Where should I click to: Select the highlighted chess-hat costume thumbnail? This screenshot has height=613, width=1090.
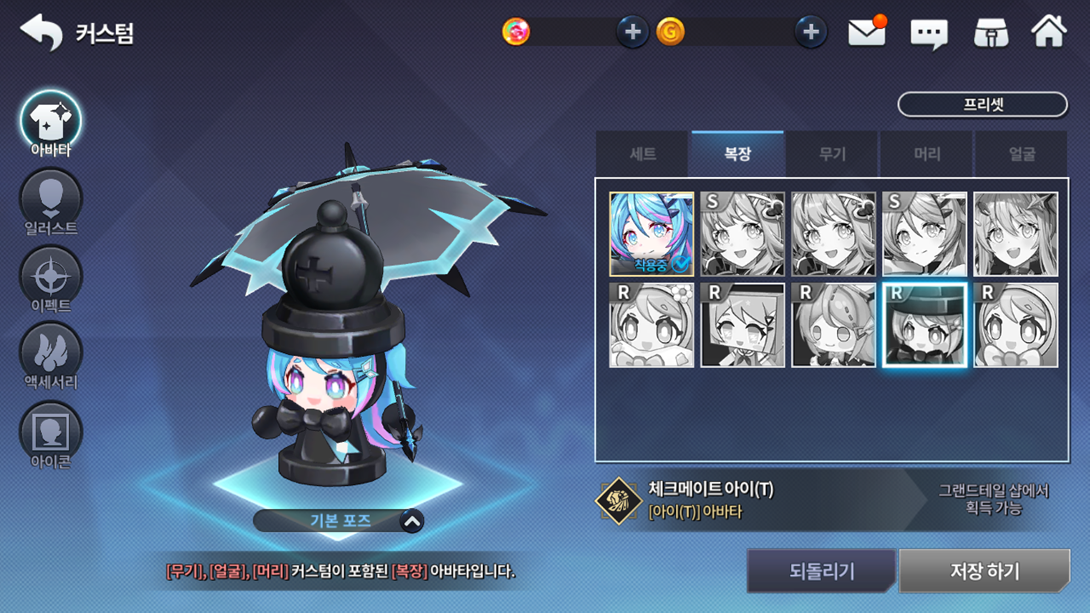click(x=924, y=325)
